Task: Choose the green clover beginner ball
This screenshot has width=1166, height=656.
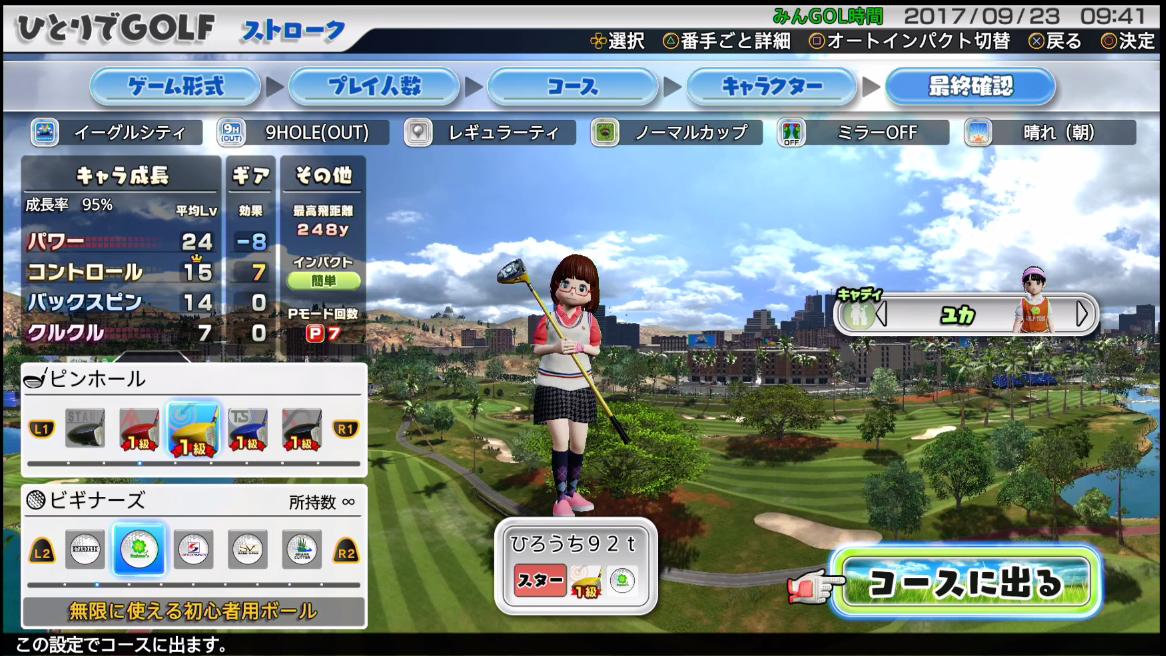Action: tap(139, 549)
